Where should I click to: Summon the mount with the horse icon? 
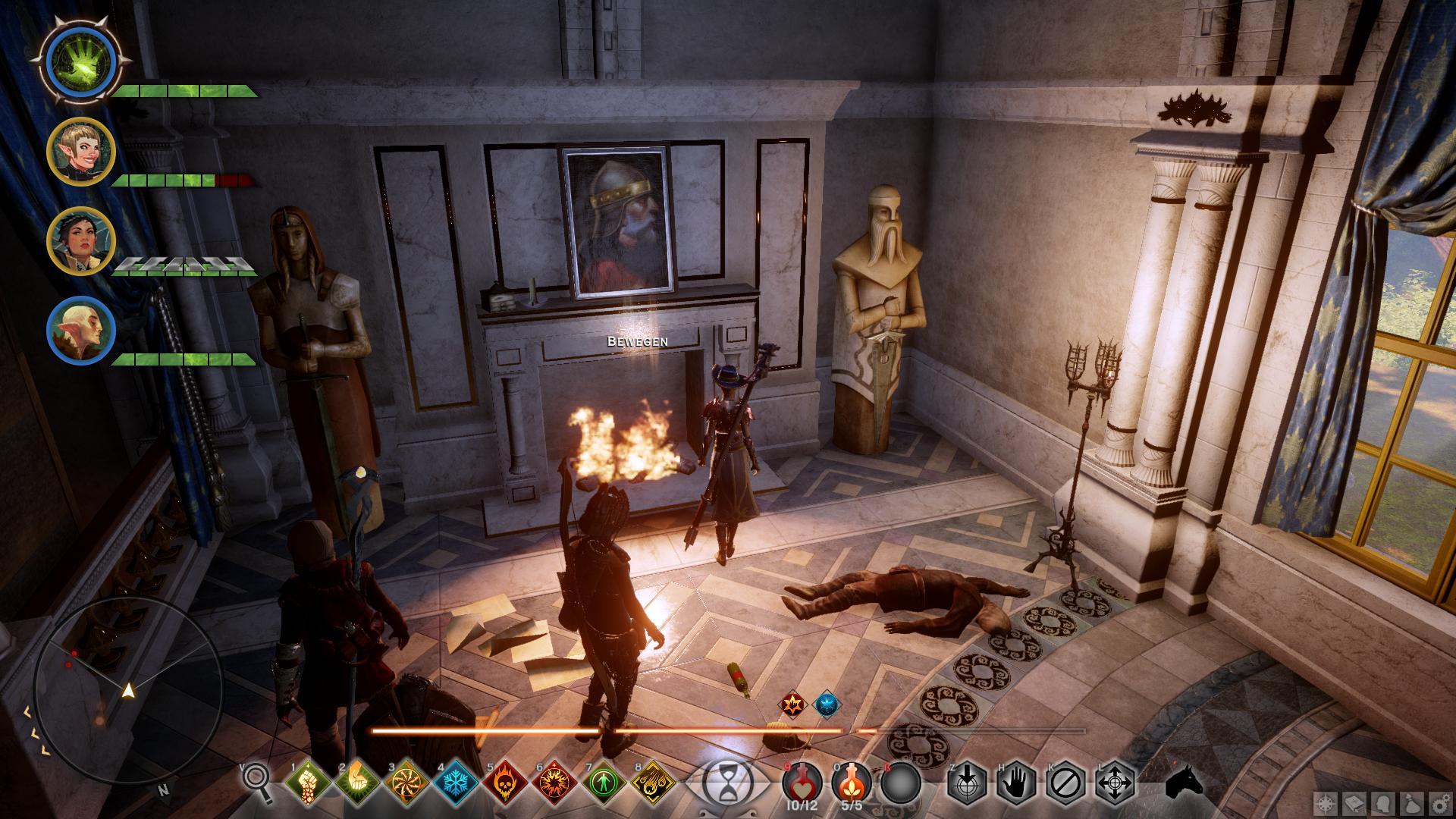point(1183,781)
